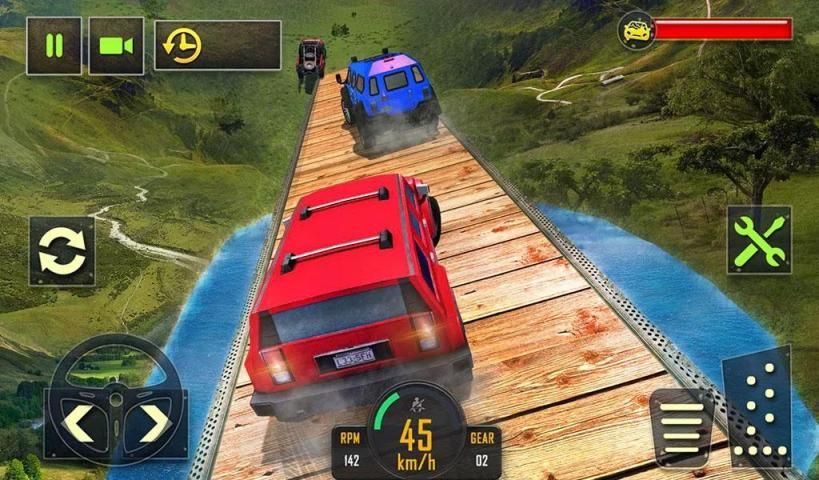Open repair with the wrench and screwdriver icon

(759, 240)
